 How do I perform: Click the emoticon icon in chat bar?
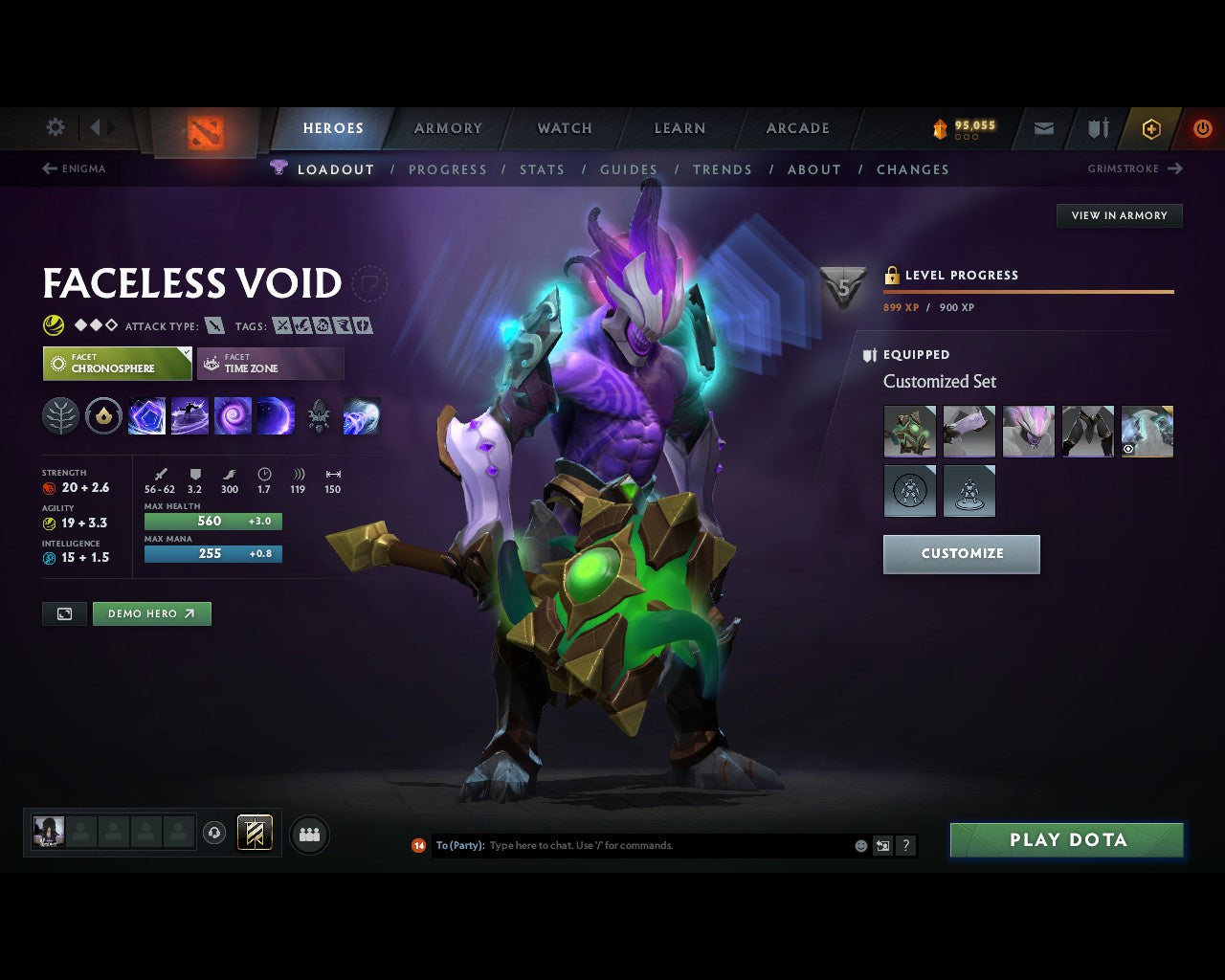[859, 845]
